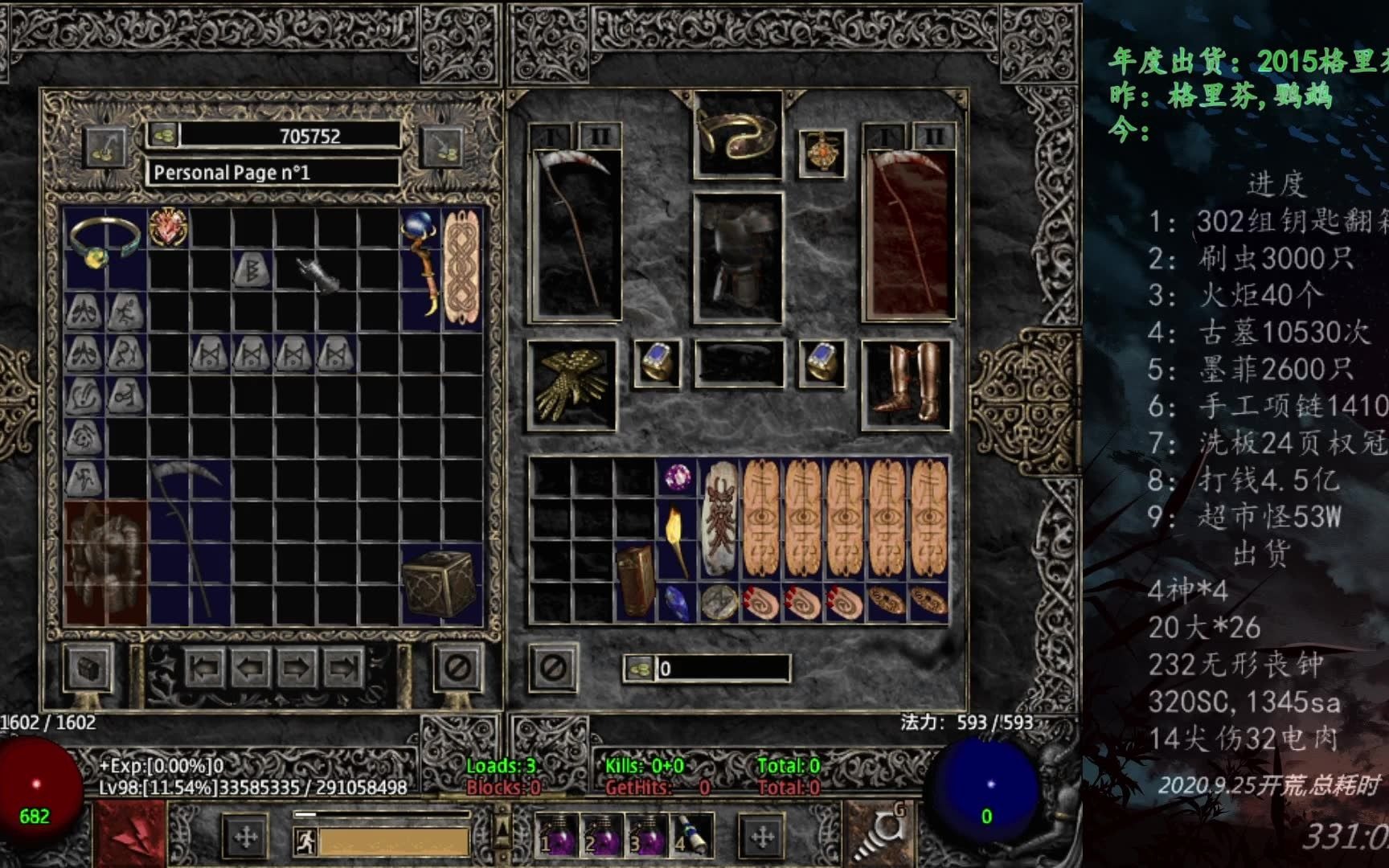Pick up the torch charm in inventory
1389x868 pixels.
point(677,539)
